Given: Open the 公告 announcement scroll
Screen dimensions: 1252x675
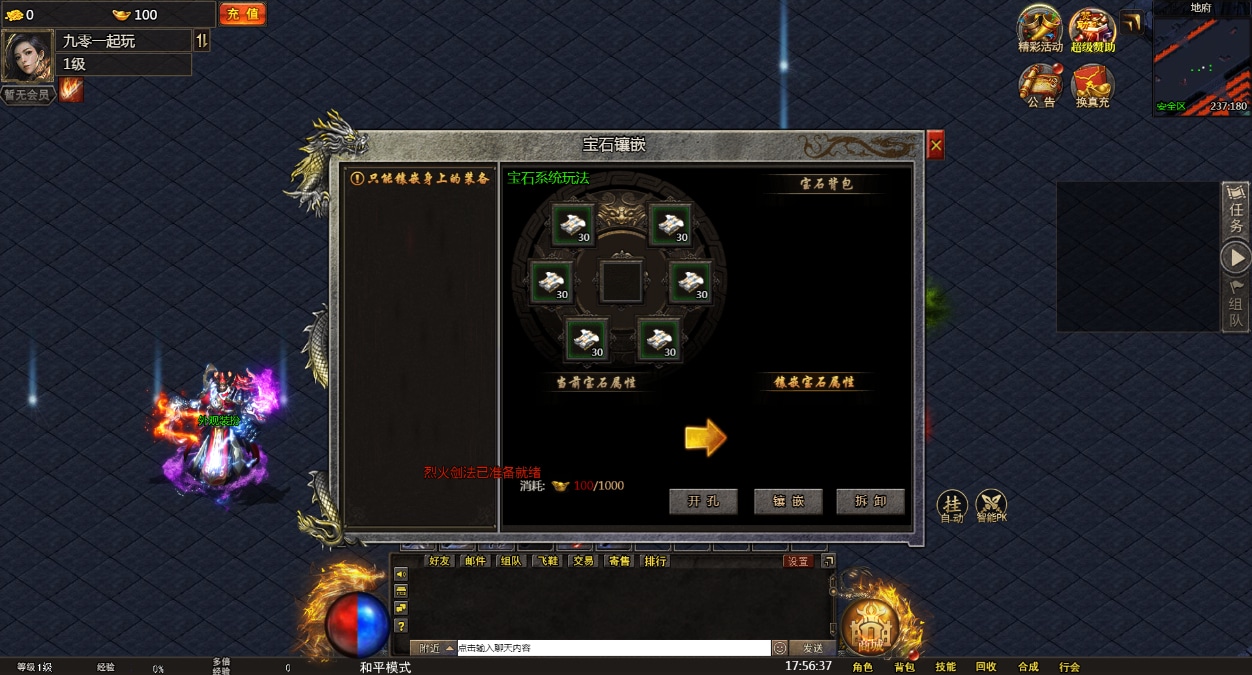Looking at the screenshot, I should (1040, 85).
